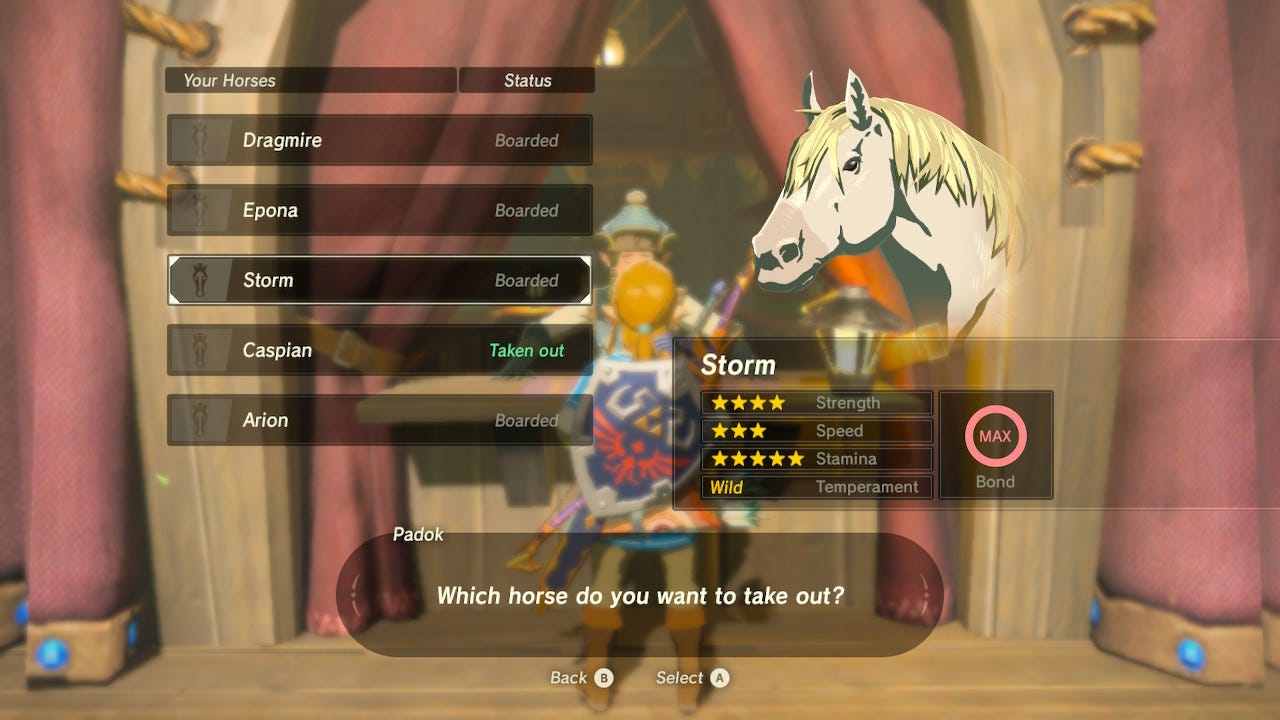Click the MAX Bond ring indicator

(996, 436)
